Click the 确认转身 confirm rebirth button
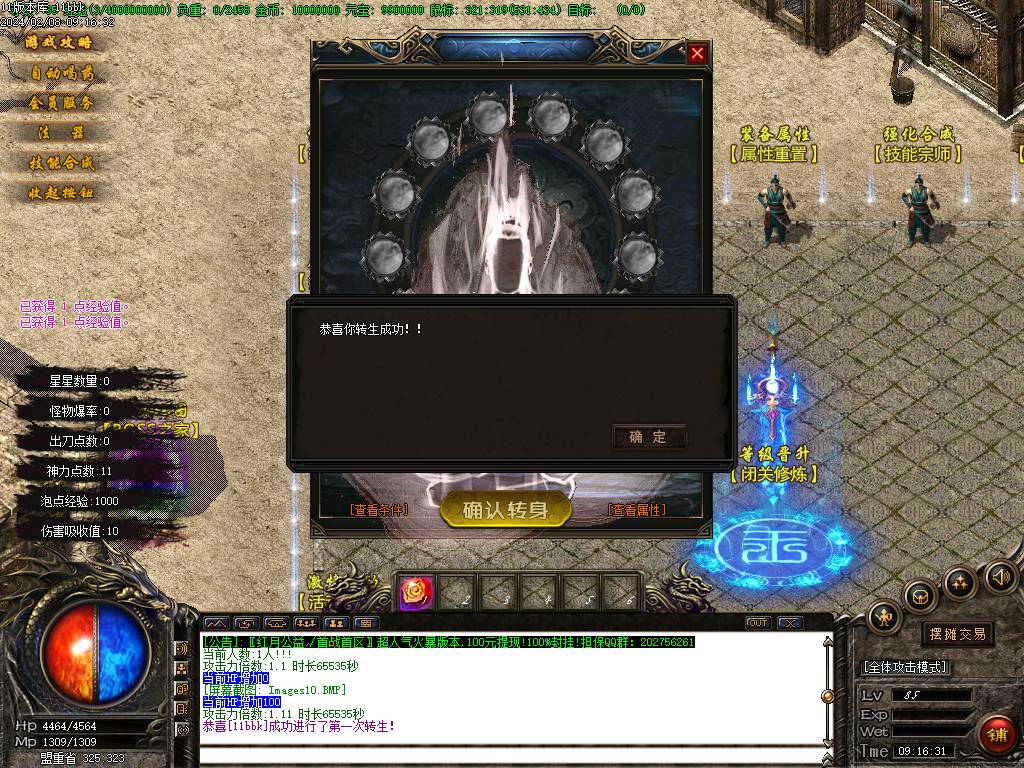This screenshot has width=1024, height=768. coord(505,510)
